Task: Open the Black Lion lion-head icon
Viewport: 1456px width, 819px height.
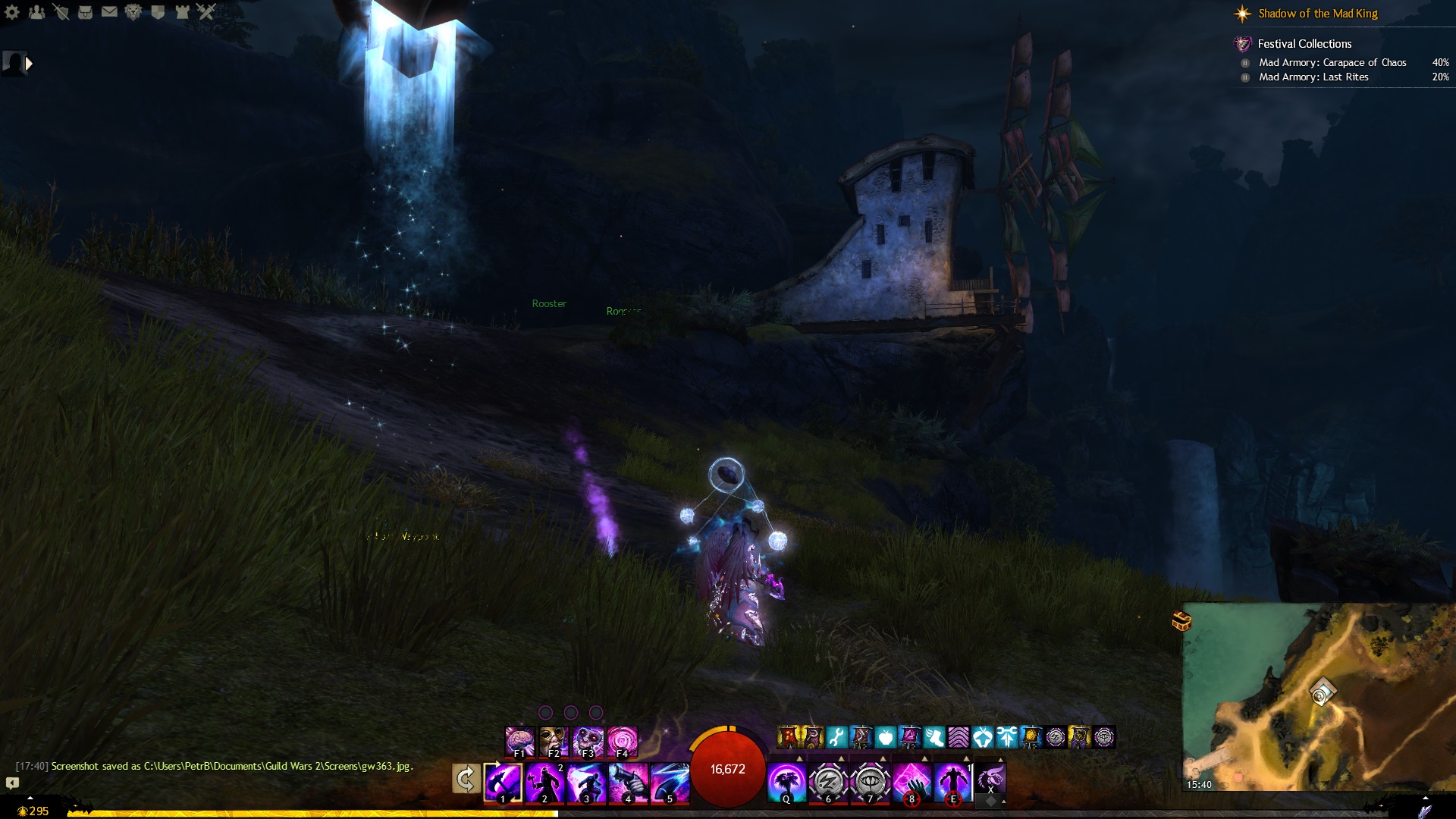Action: (133, 12)
